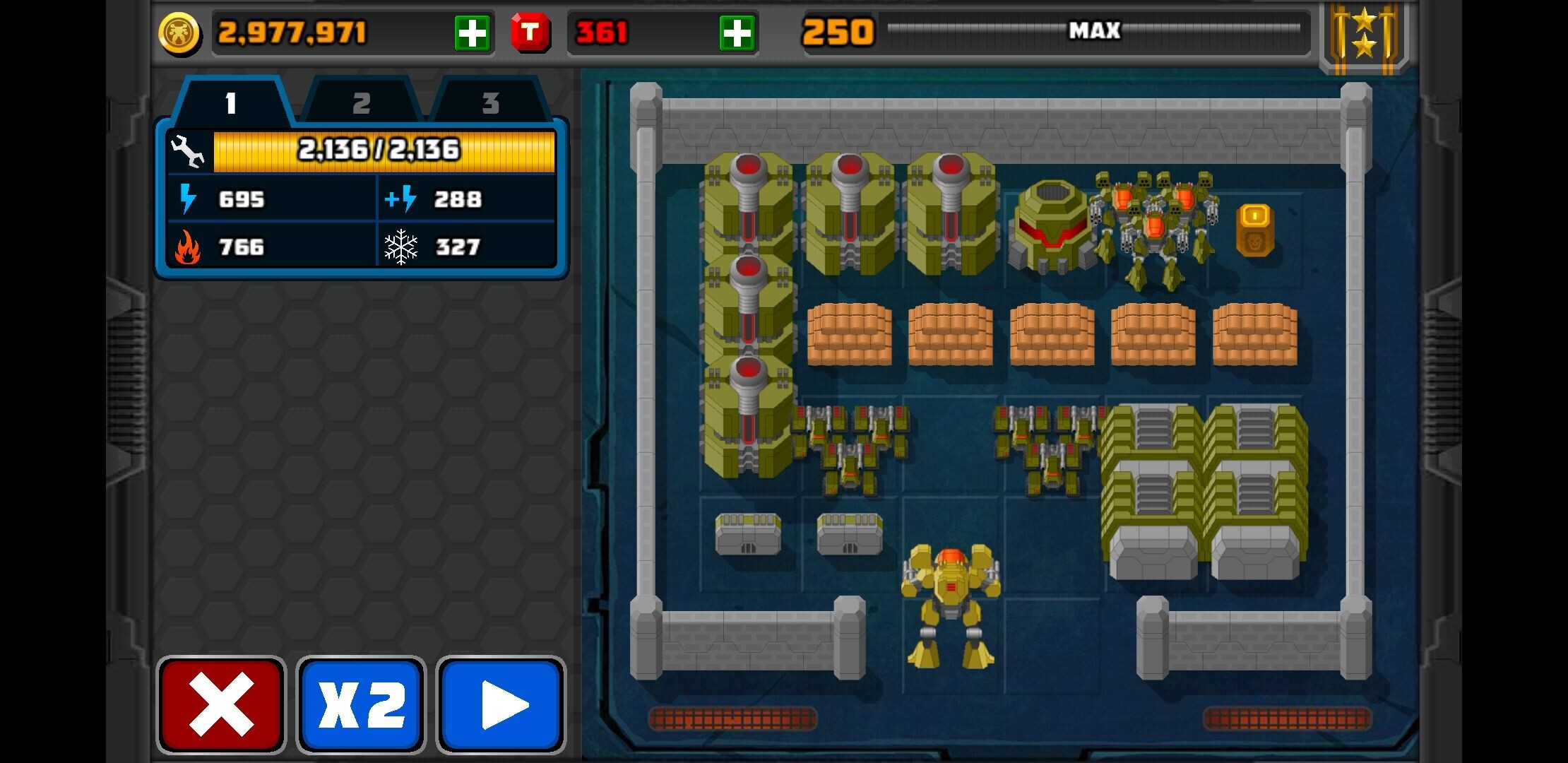
Task: Tap the gold coin currency icon
Action: coord(179,33)
